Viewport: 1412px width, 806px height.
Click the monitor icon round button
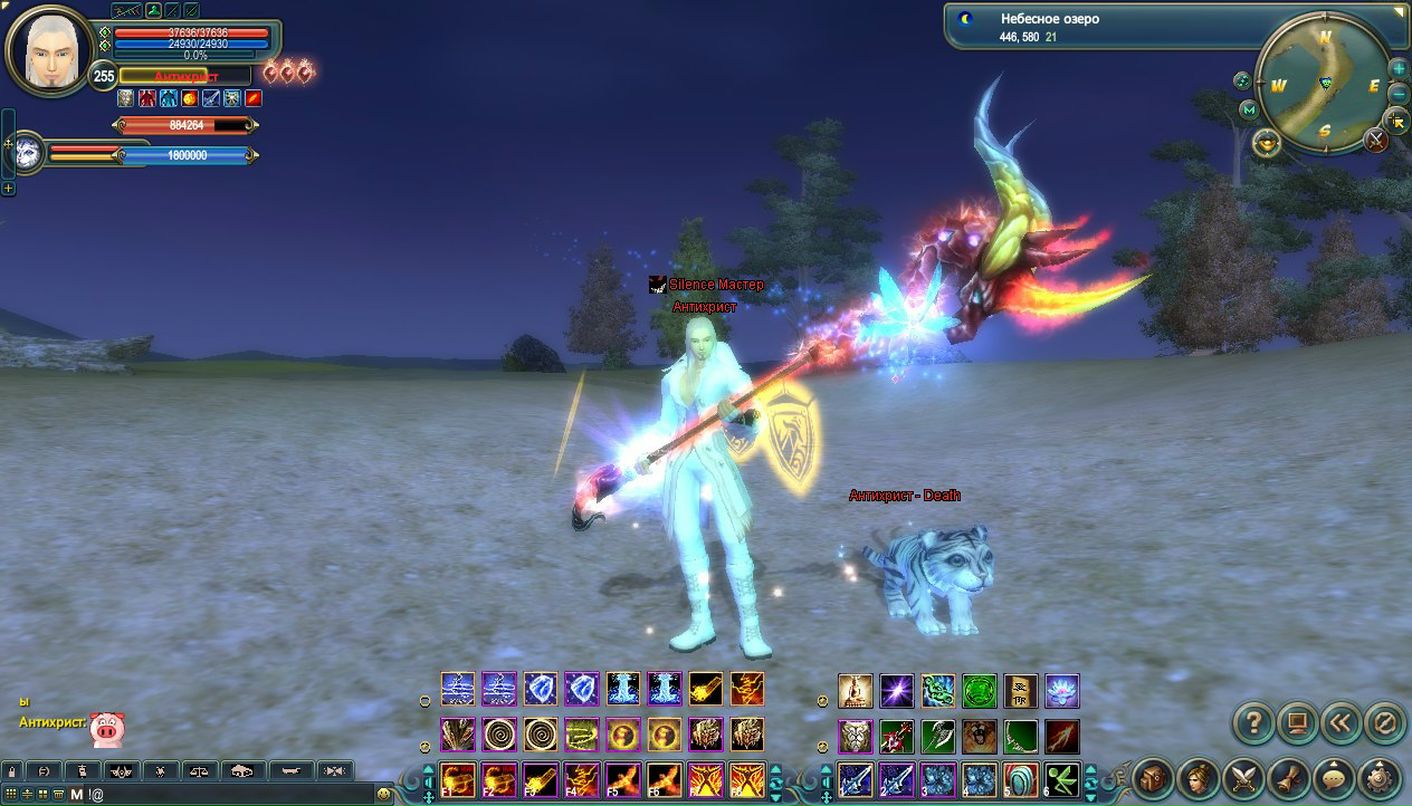pyautogui.click(x=1297, y=722)
